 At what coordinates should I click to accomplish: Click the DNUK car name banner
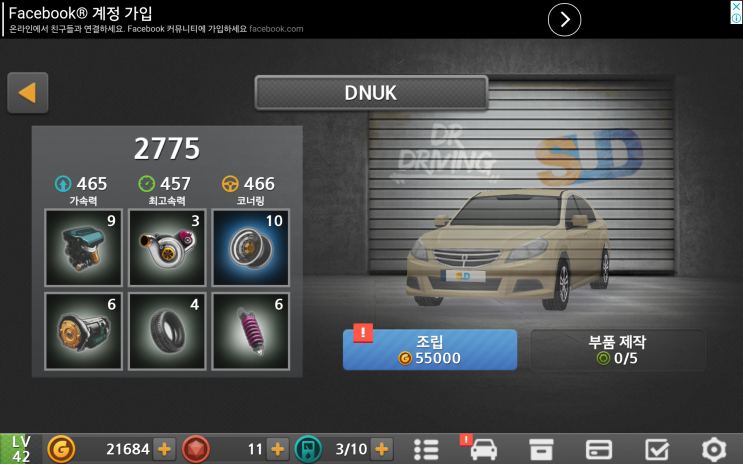371,93
